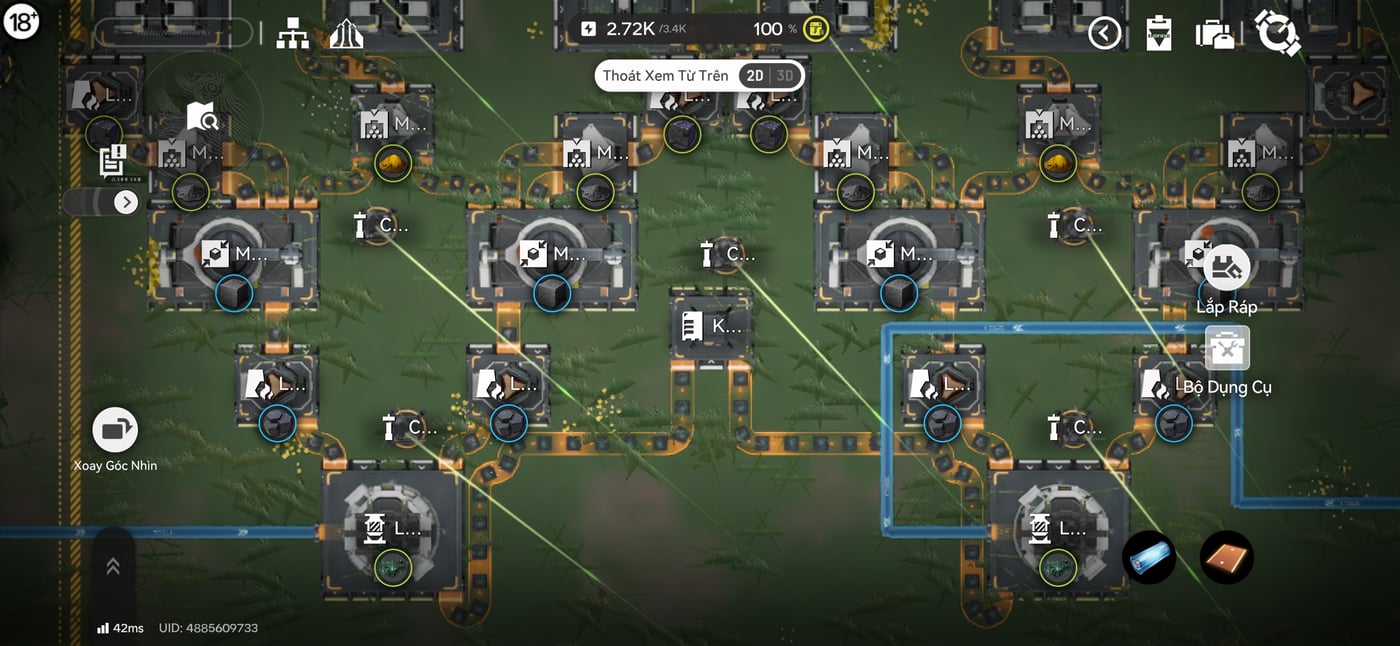
Task: Open the Bộ Dụng Cụ toolkit
Action: (1227, 348)
